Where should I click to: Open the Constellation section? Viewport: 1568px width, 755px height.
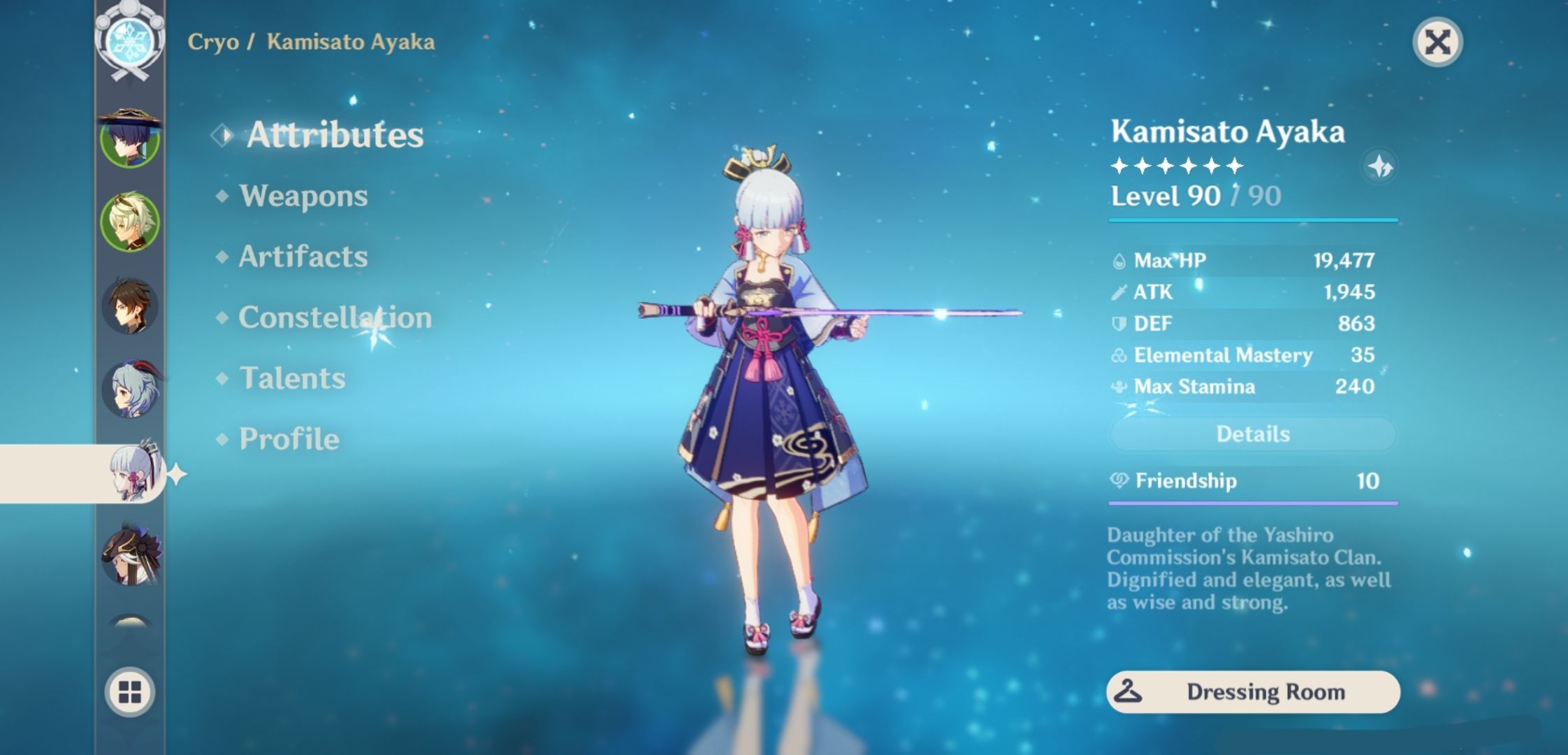click(334, 317)
